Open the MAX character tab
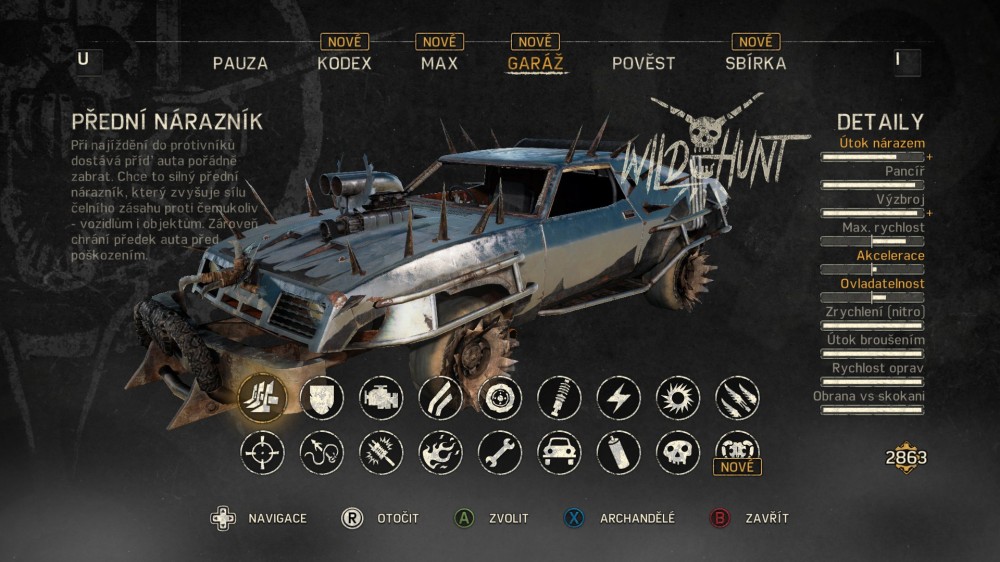The image size is (1000, 562). (439, 63)
